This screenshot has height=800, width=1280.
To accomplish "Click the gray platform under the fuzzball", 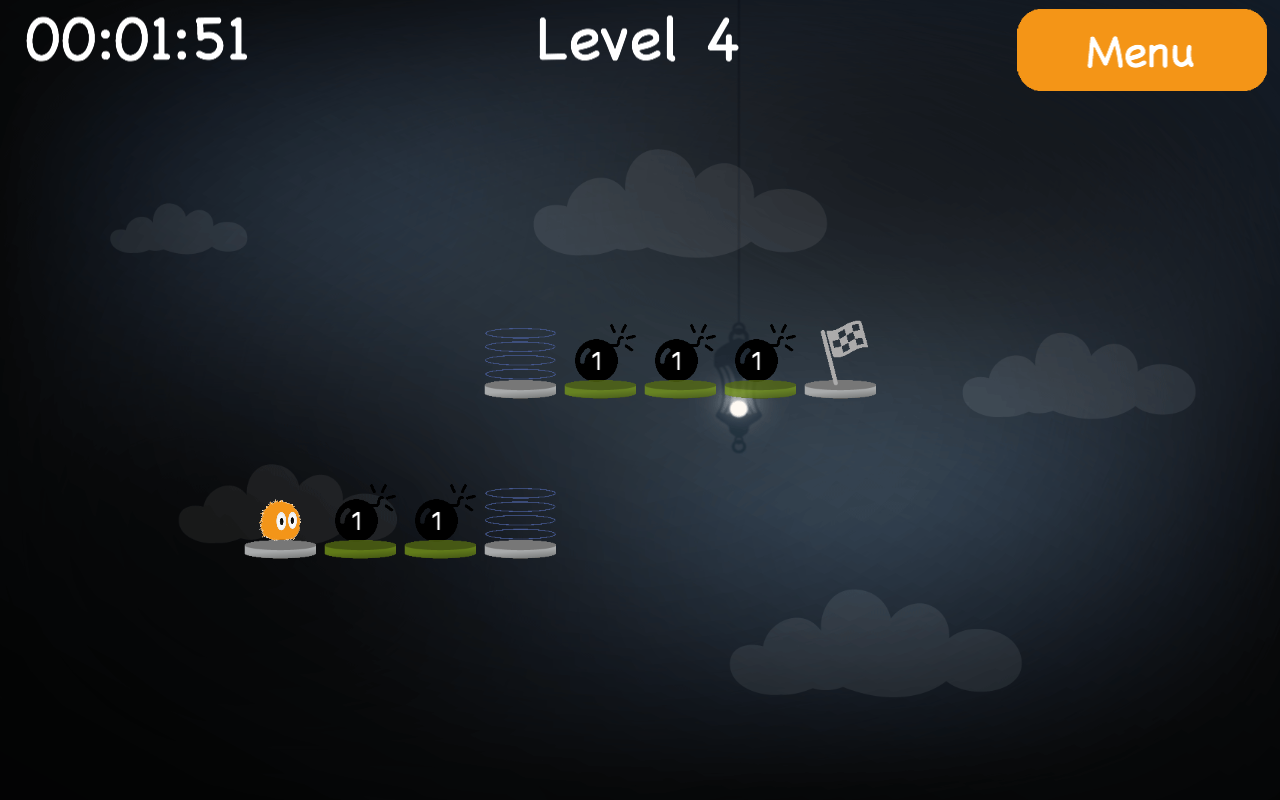I will 280,548.
